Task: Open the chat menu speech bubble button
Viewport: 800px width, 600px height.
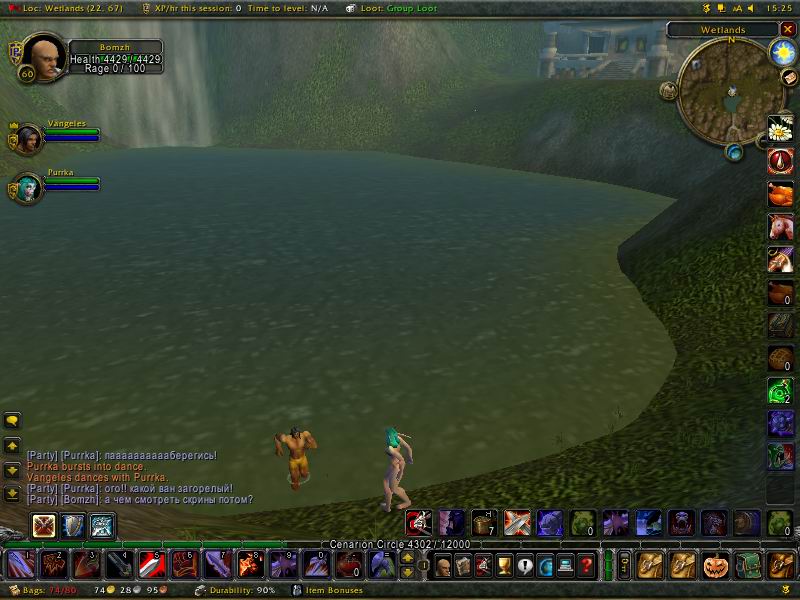Action: tap(13, 421)
